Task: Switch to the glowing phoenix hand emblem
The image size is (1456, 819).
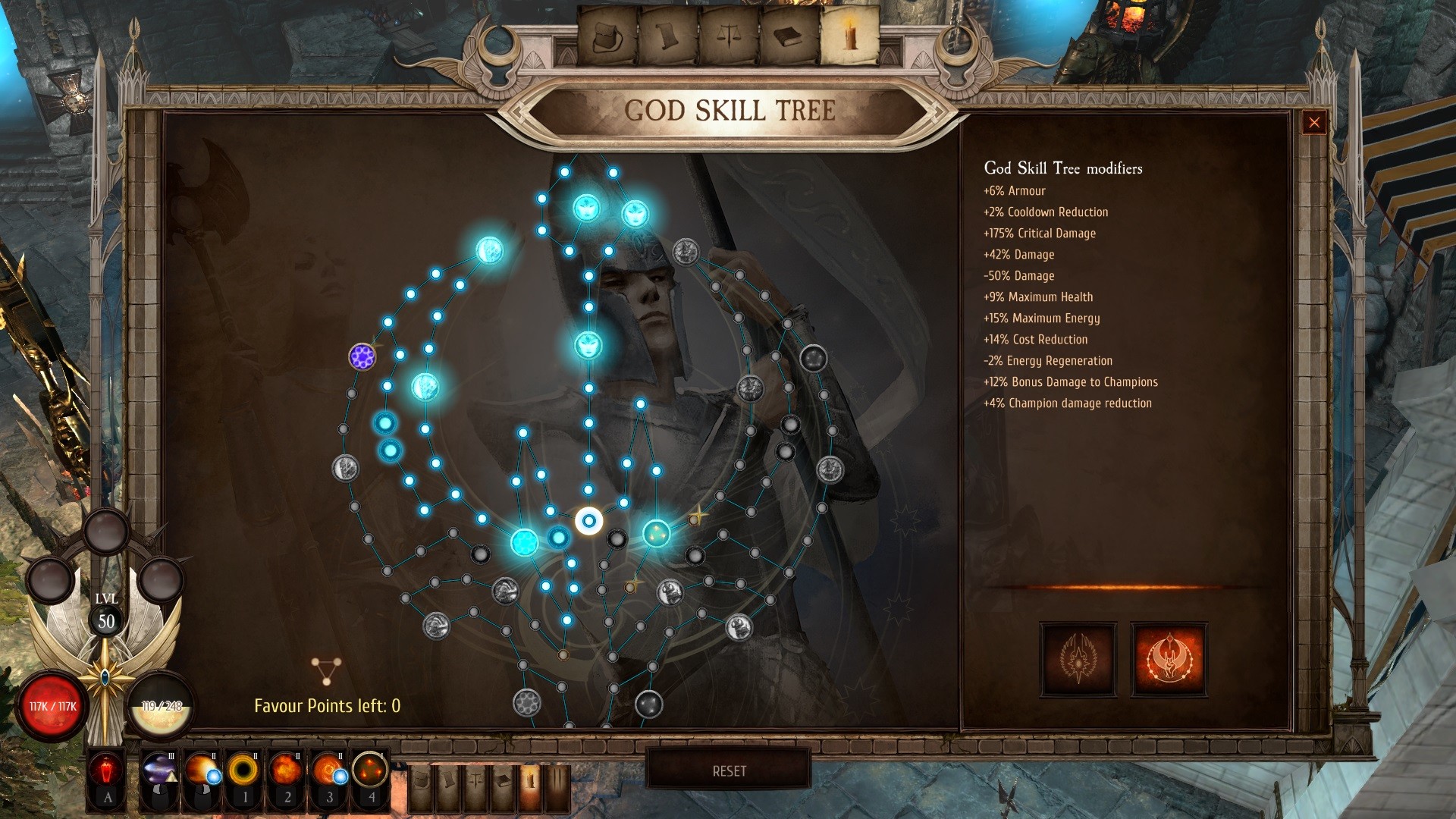Action: click(x=1168, y=658)
